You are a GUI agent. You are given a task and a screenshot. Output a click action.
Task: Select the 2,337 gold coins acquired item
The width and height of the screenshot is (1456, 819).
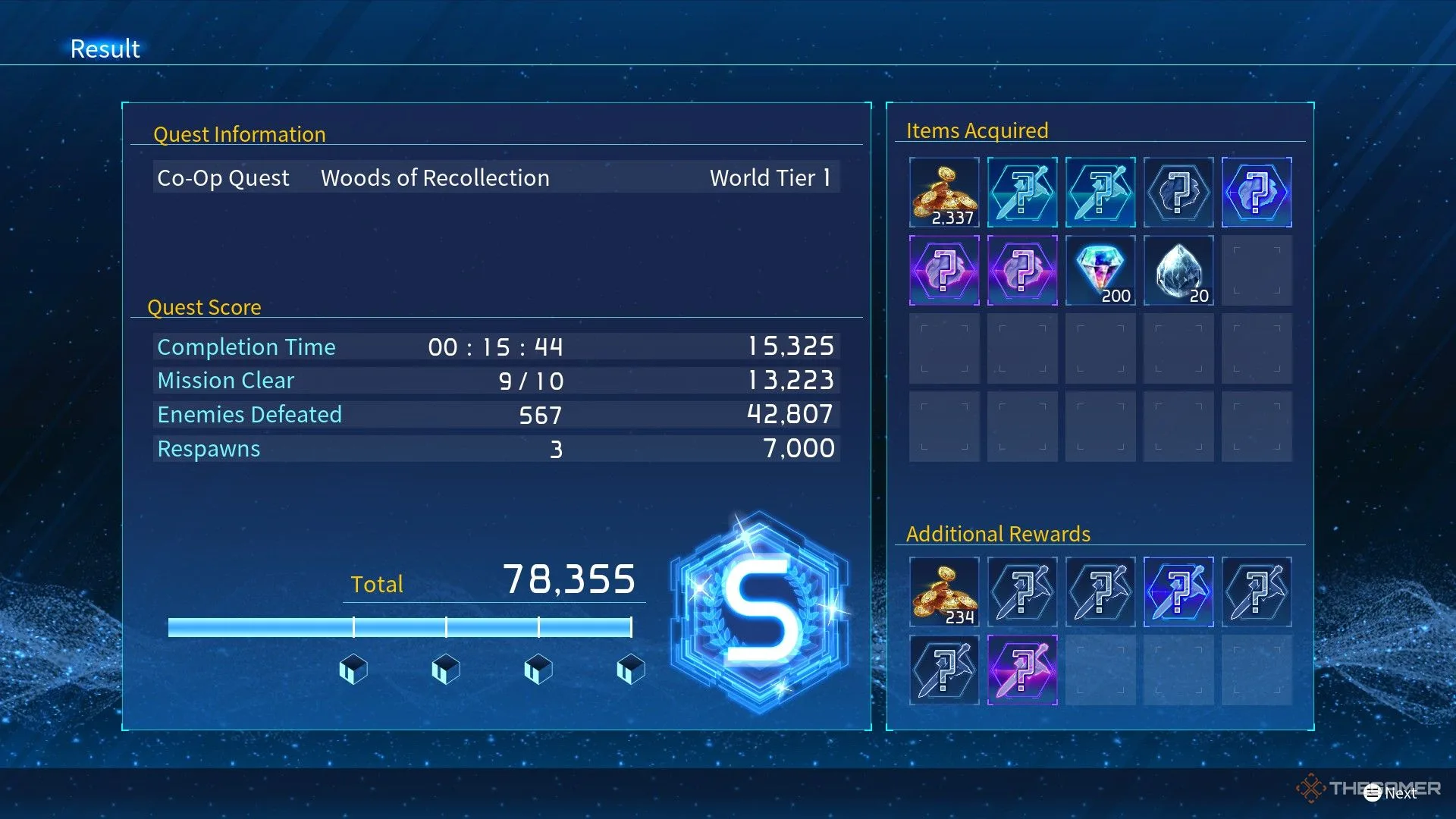944,193
